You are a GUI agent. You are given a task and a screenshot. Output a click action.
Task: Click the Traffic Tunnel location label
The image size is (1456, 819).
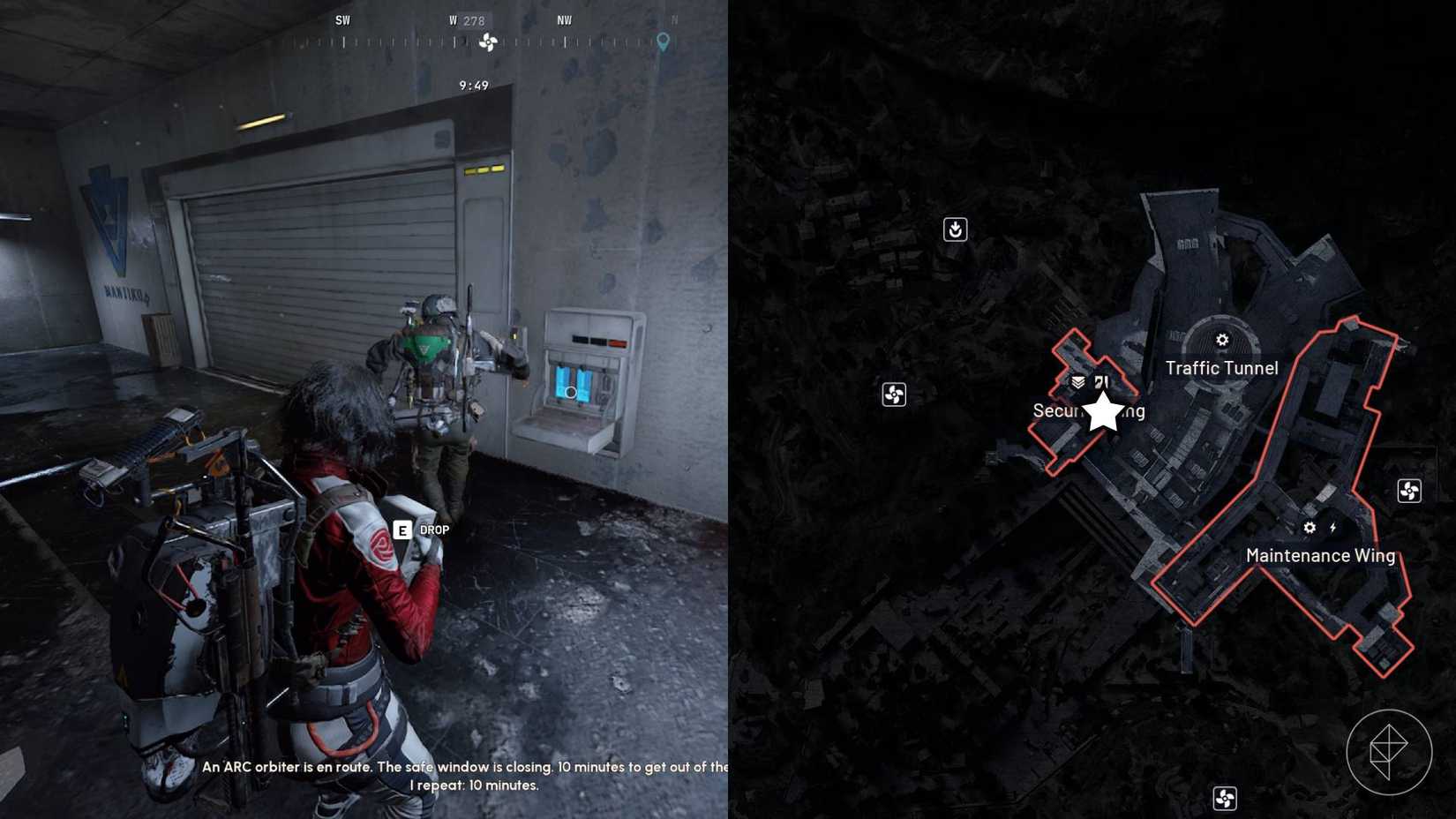point(1221,368)
